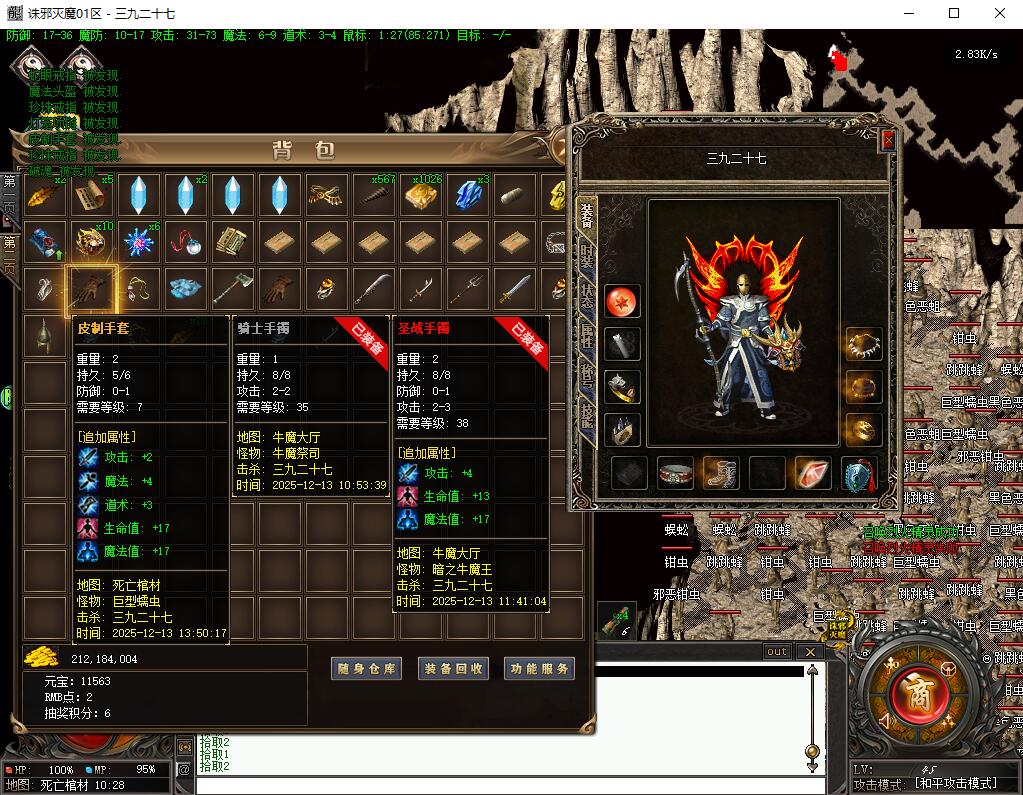The height and width of the screenshot is (795, 1023).
Task: Select the highlighted leather glove in bag
Action: click(91, 289)
